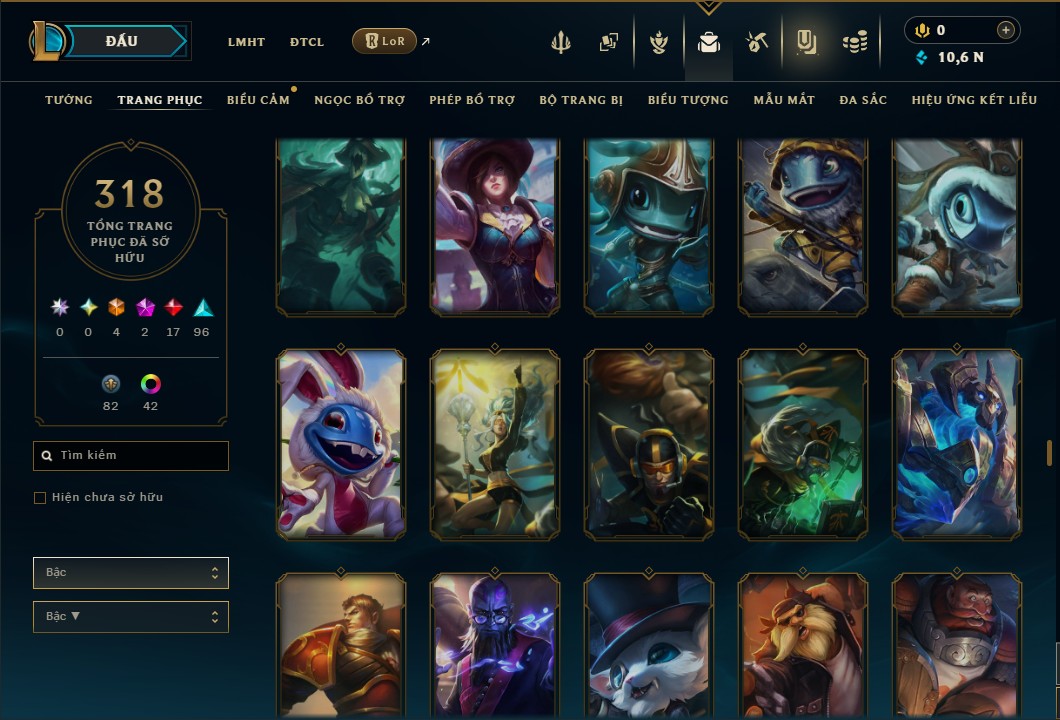Go to the BỘ TRANG BỊ tab
The image size is (1060, 720).
[x=581, y=100]
